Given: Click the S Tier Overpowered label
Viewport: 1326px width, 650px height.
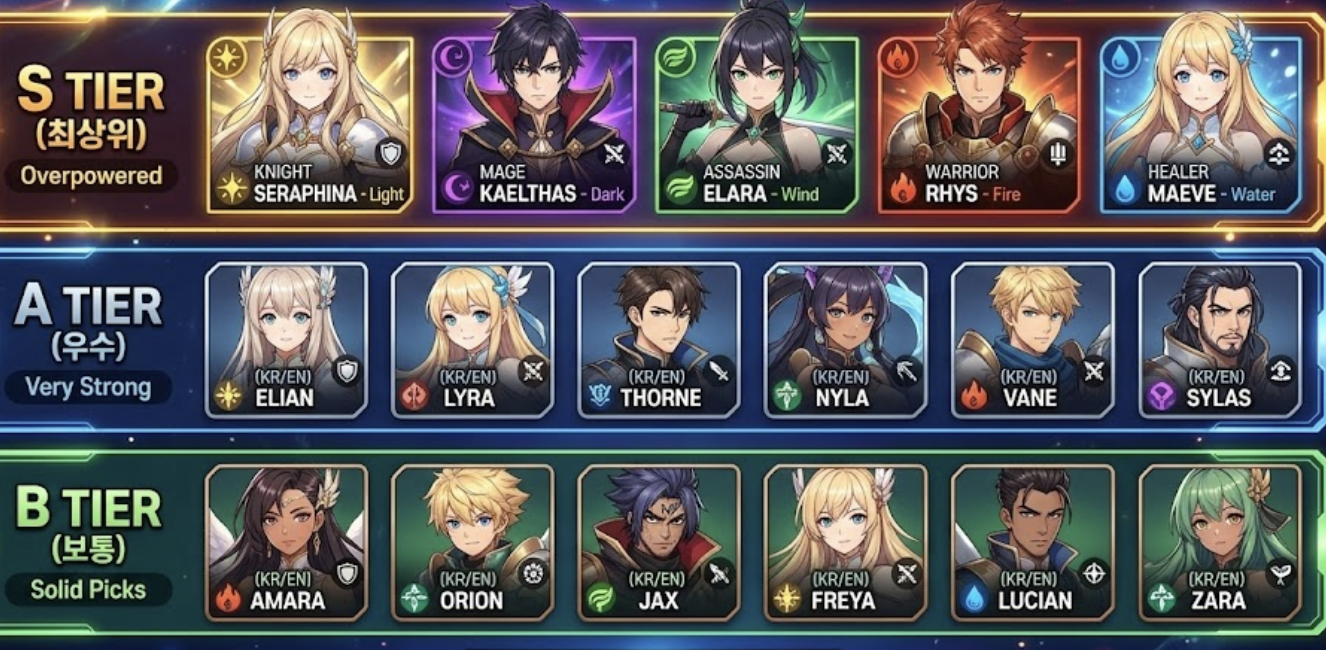Looking at the screenshot, I should (93, 176).
